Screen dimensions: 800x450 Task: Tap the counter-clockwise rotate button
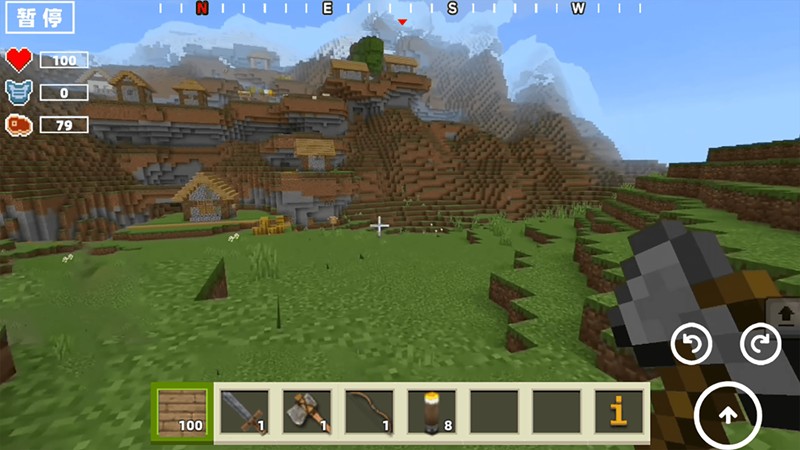[690, 344]
